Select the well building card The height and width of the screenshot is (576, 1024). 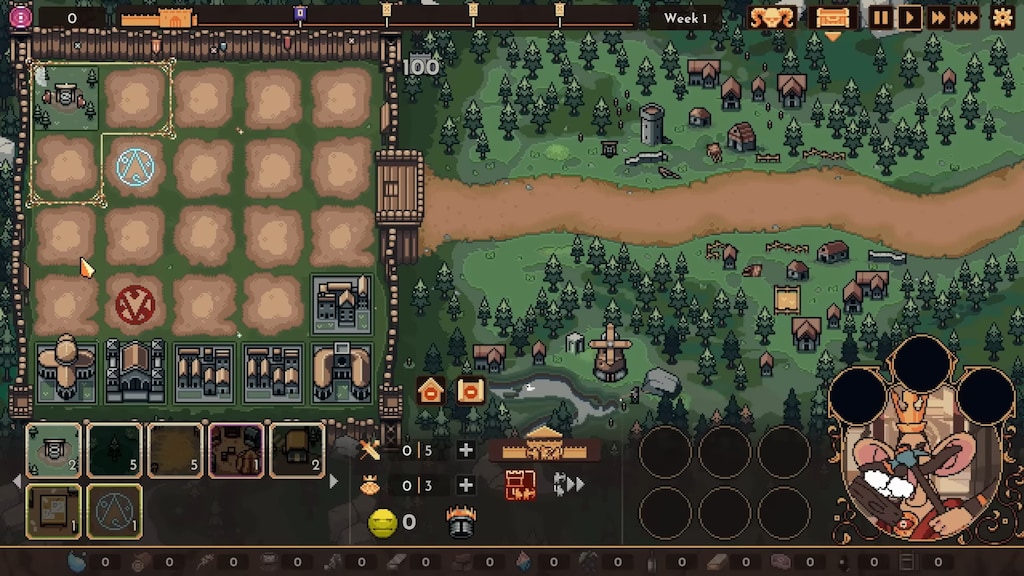[x=54, y=450]
